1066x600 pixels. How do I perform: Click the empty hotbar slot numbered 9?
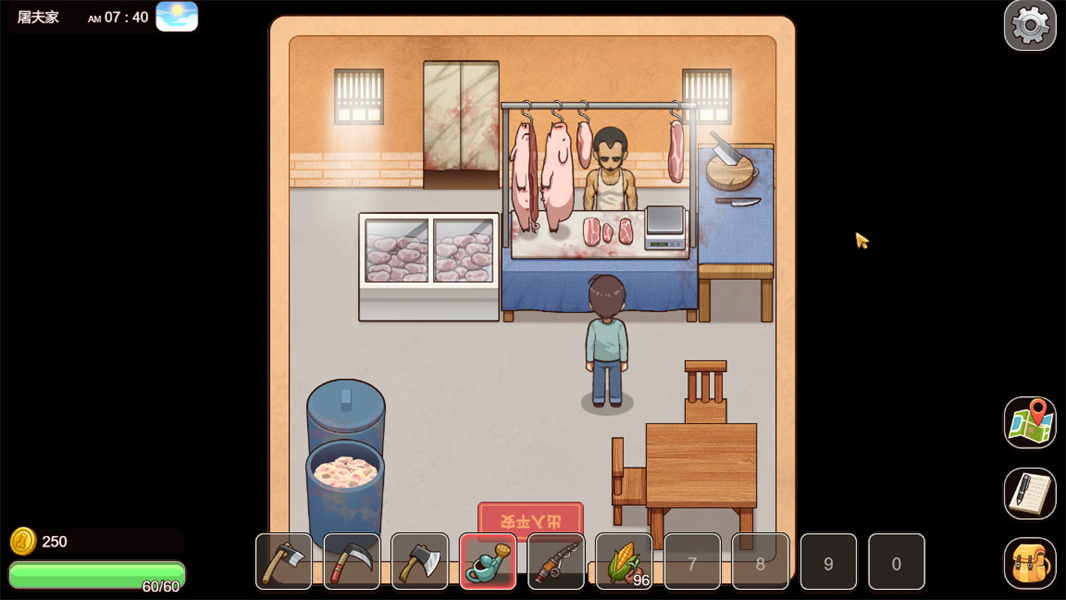(x=828, y=562)
